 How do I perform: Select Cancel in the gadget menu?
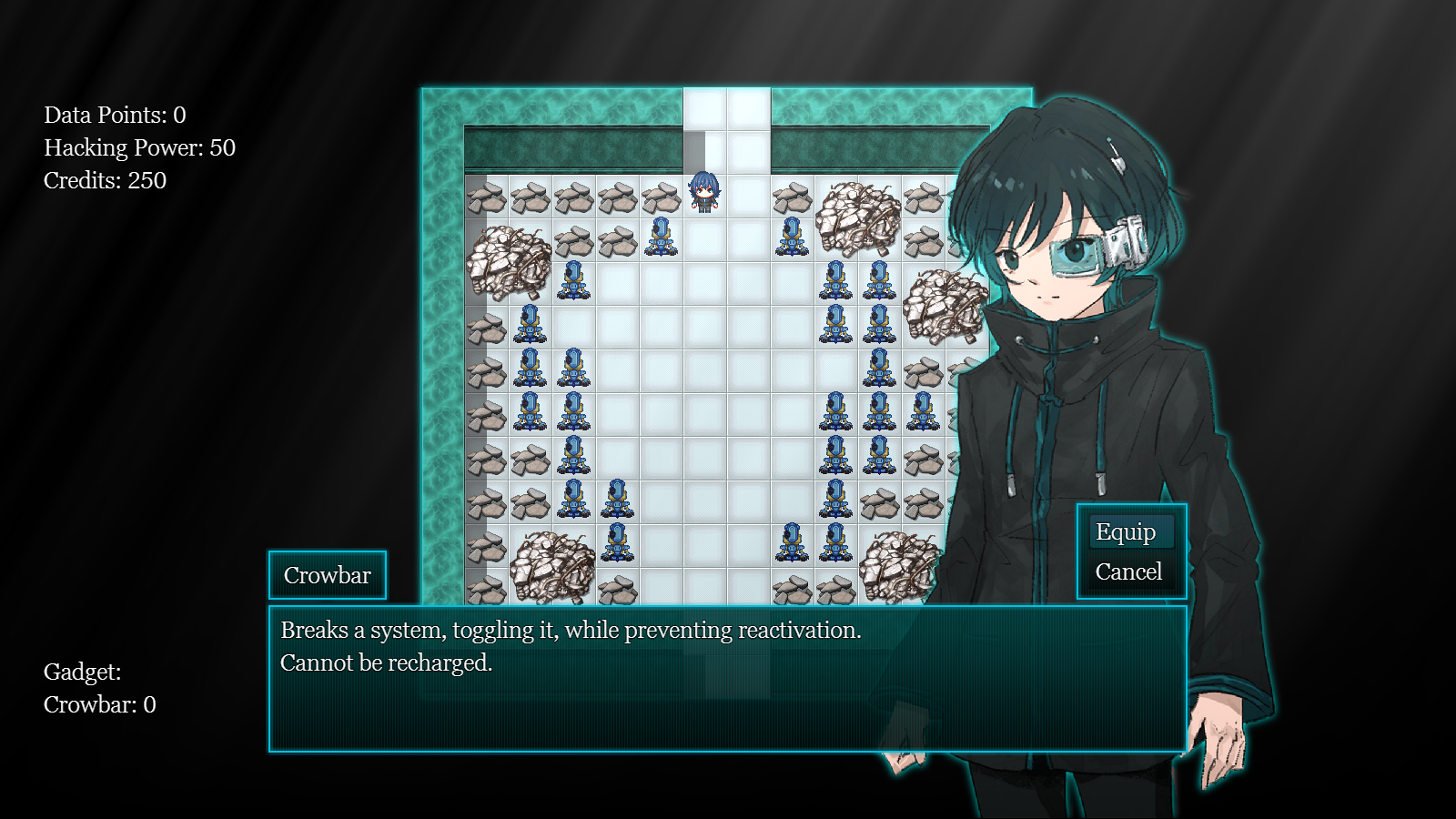pyautogui.click(x=1128, y=572)
